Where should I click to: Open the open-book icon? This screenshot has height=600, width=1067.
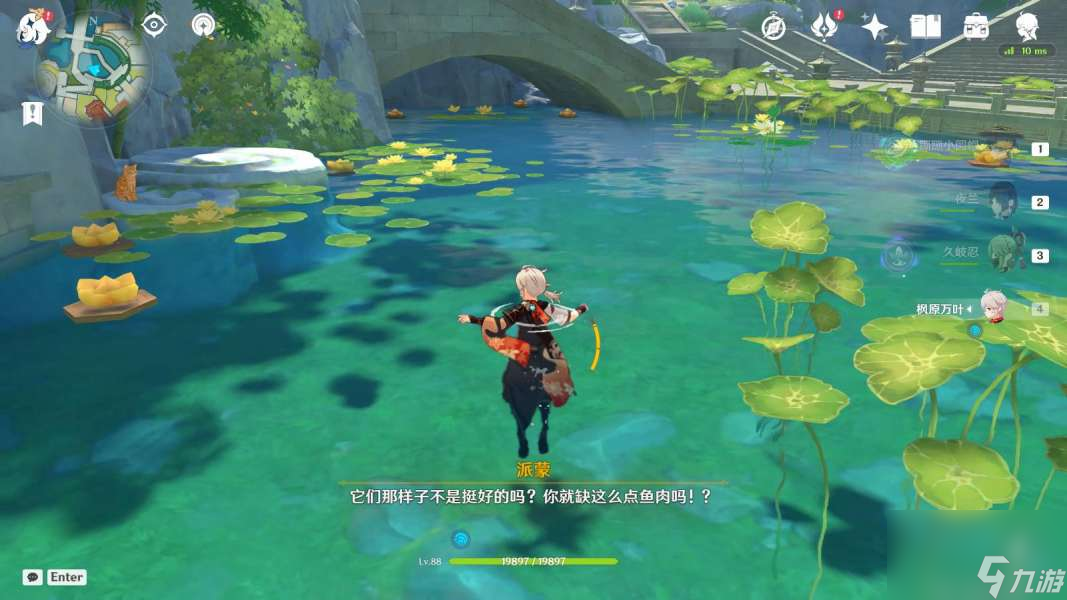pyautogui.click(x=925, y=27)
